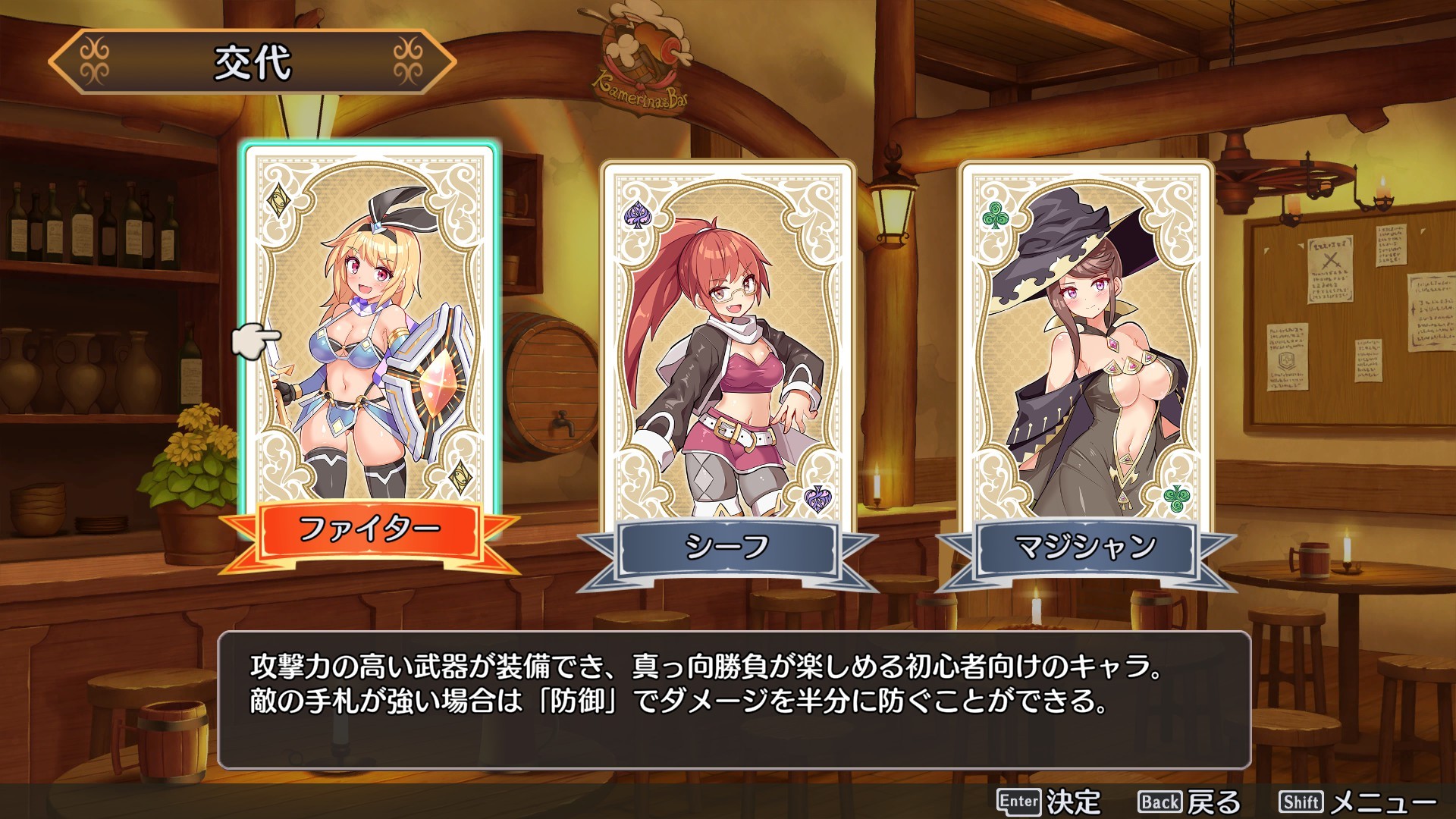Click the Enter key icon near 決定
The width and height of the screenshot is (1456, 819).
1019,800
